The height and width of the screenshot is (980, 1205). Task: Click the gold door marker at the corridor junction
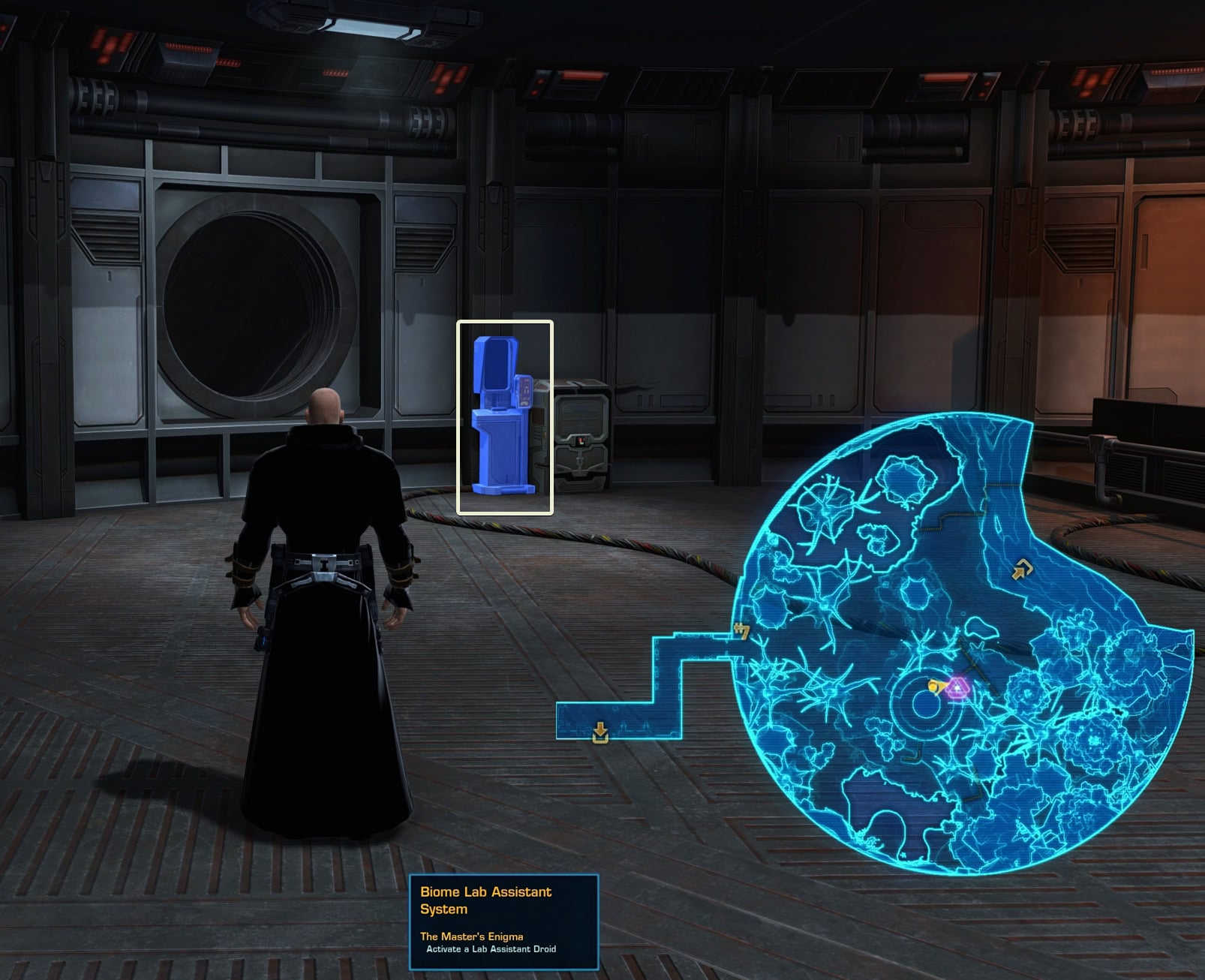(742, 631)
